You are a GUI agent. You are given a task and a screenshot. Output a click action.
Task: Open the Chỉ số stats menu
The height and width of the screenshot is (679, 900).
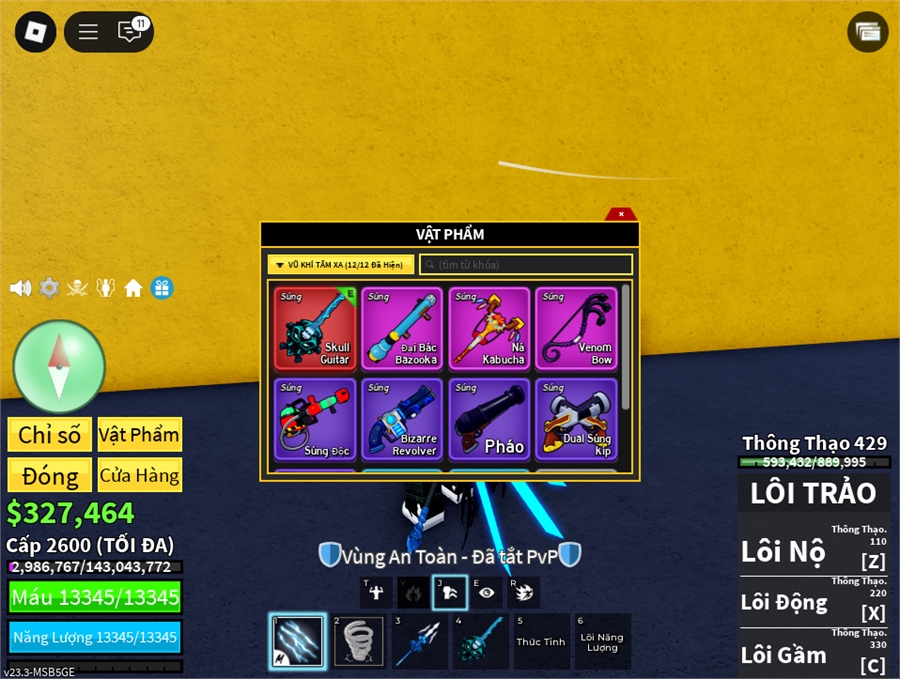click(x=50, y=435)
